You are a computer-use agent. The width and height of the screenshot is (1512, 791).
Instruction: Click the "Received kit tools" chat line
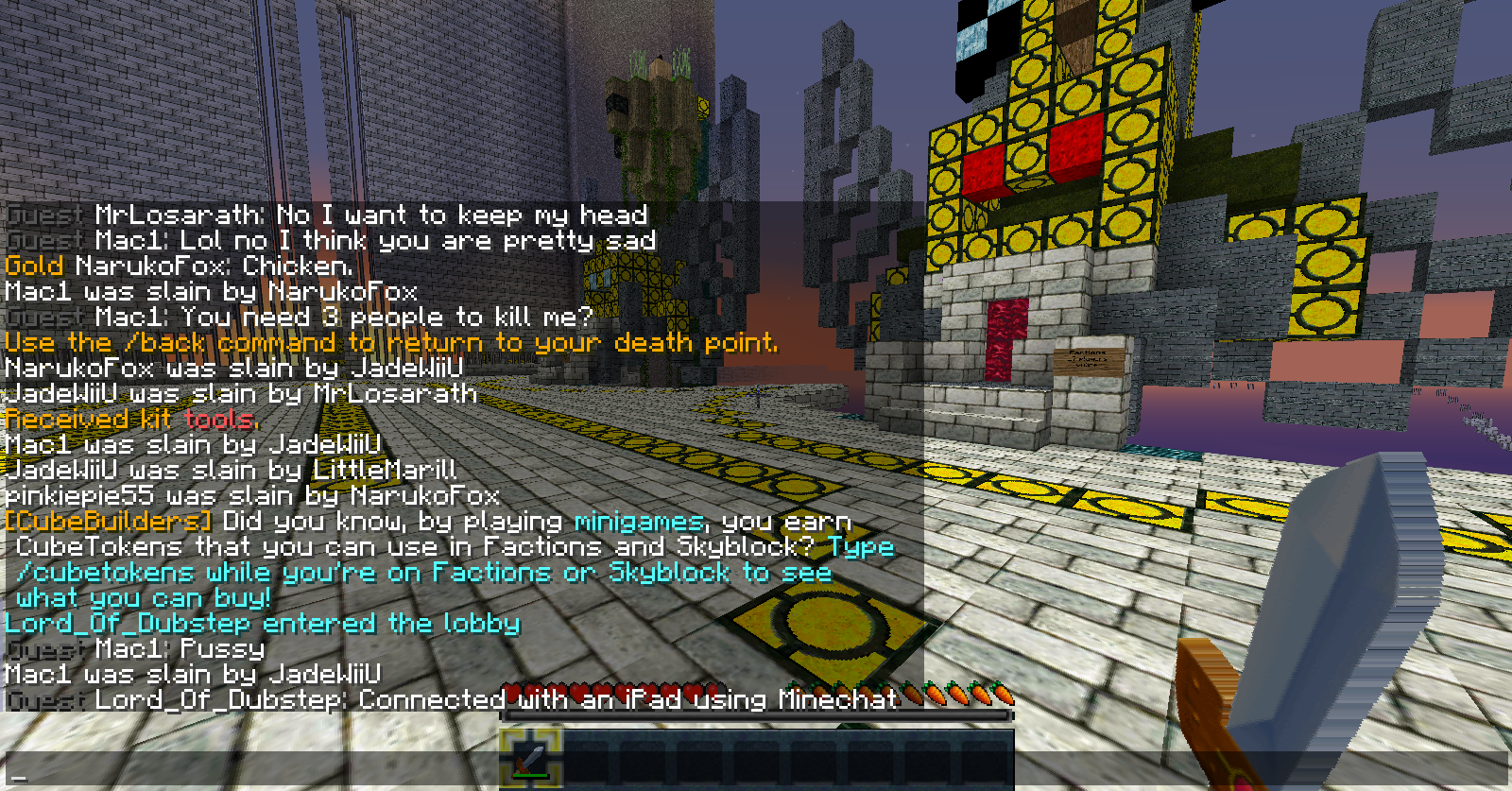click(x=131, y=420)
